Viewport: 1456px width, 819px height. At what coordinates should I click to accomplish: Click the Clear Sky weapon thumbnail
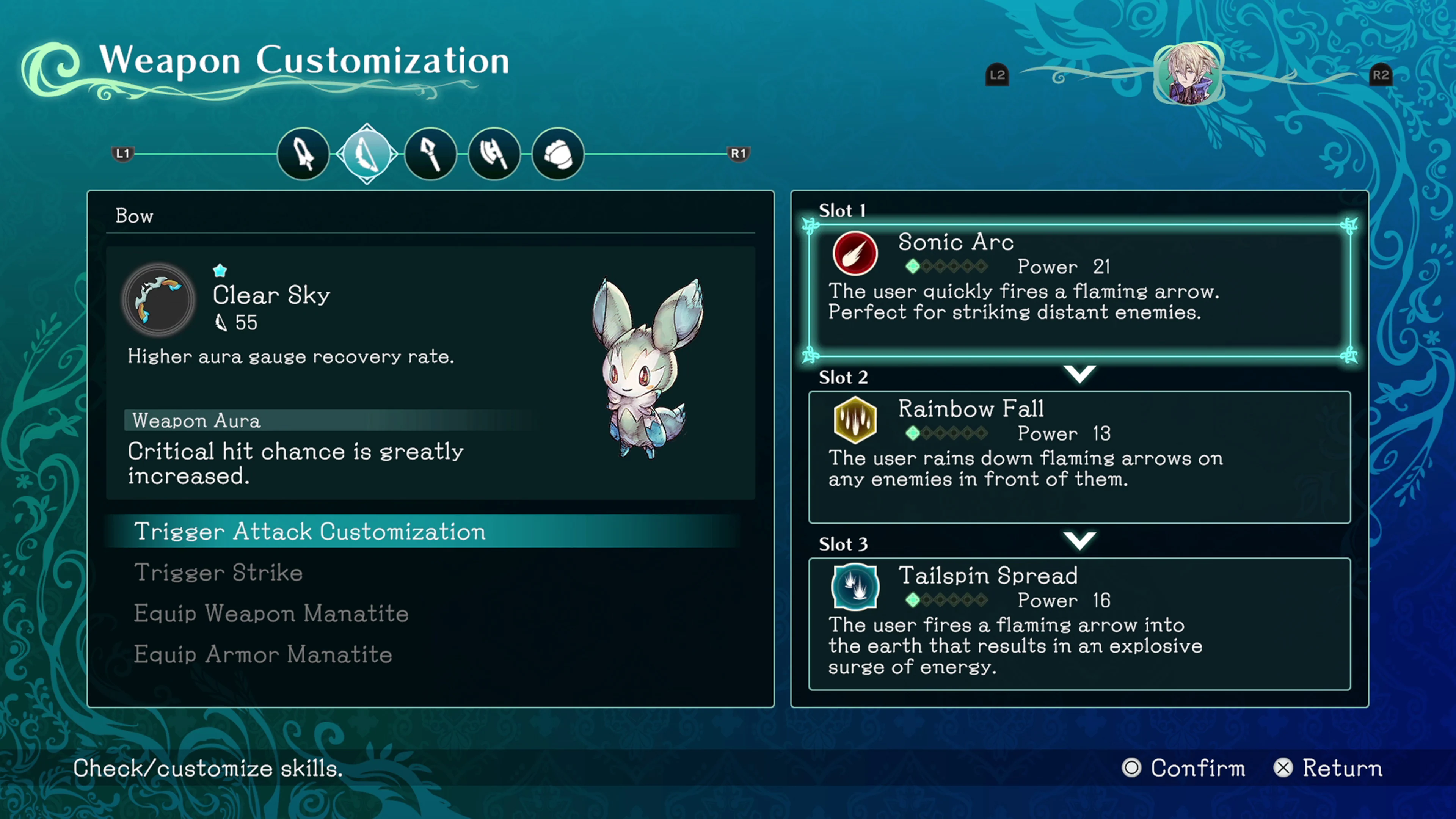[159, 300]
